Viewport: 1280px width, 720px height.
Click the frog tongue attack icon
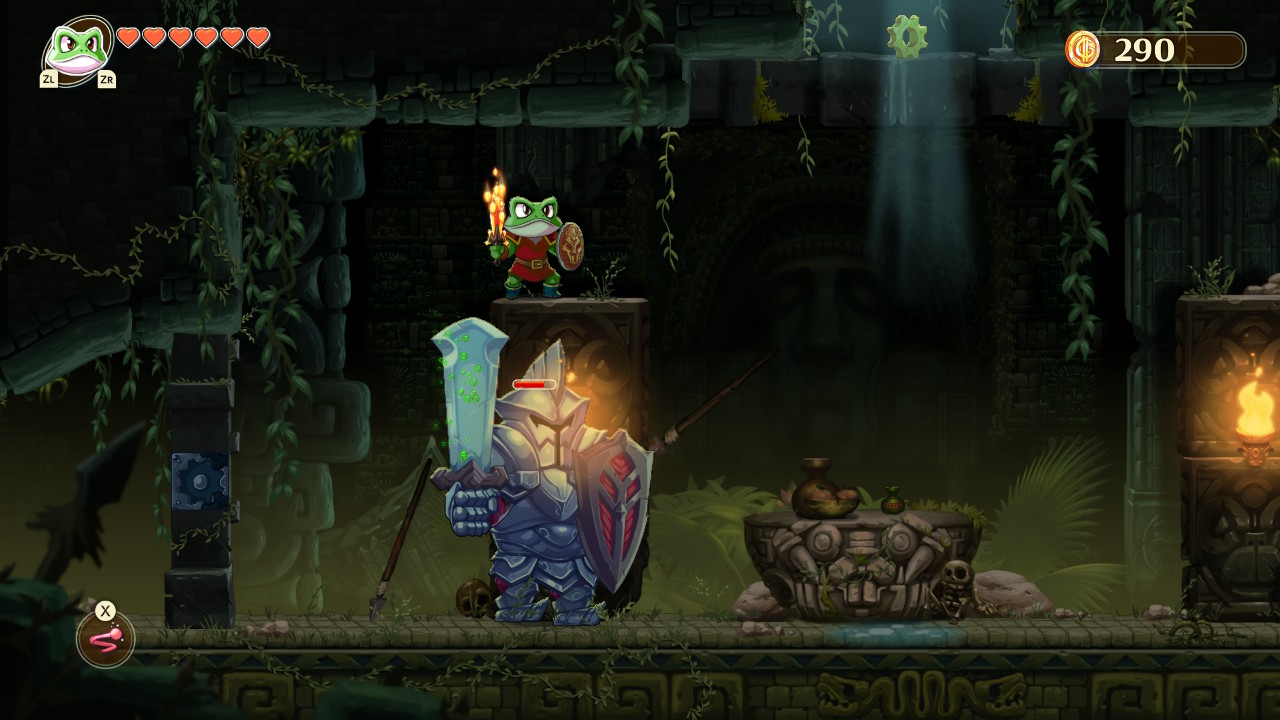pos(104,641)
